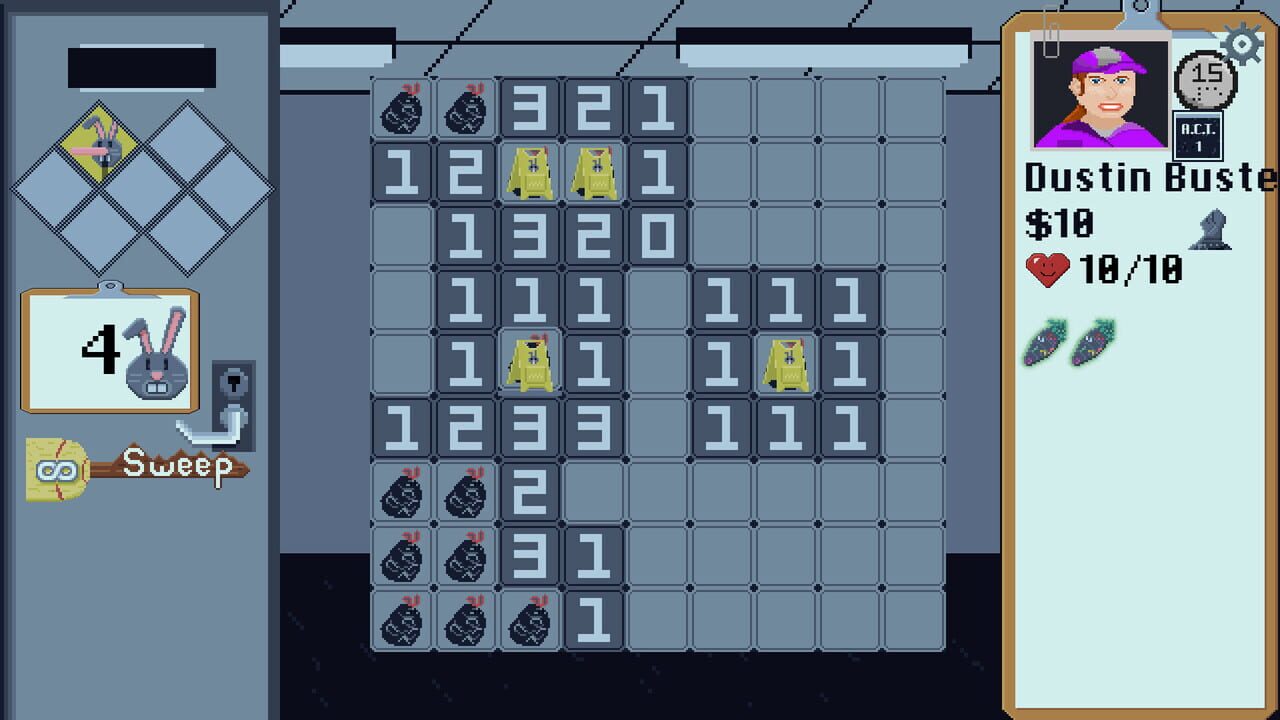The width and height of the screenshot is (1280, 720).
Task: Toggle the wet floor sign on the middle tile
Action: 529,362
